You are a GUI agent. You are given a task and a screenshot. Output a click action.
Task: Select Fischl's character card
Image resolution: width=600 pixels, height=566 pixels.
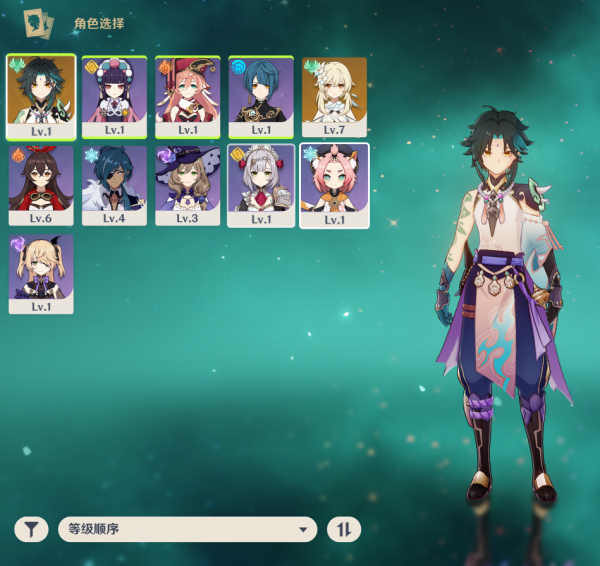click(40, 273)
